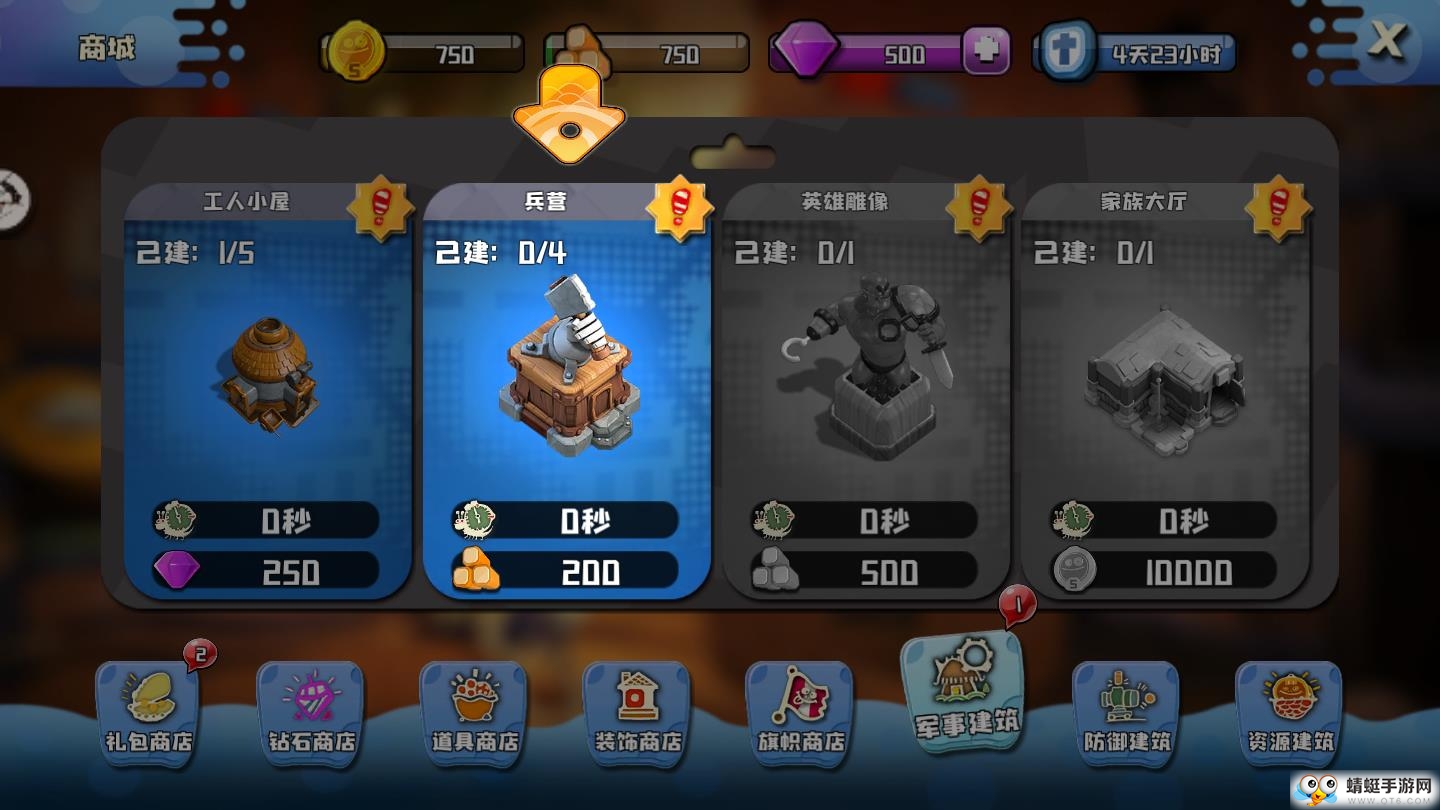The image size is (1440, 810).
Task: Open the 旗帜商店 banner shop
Action: pos(798,712)
